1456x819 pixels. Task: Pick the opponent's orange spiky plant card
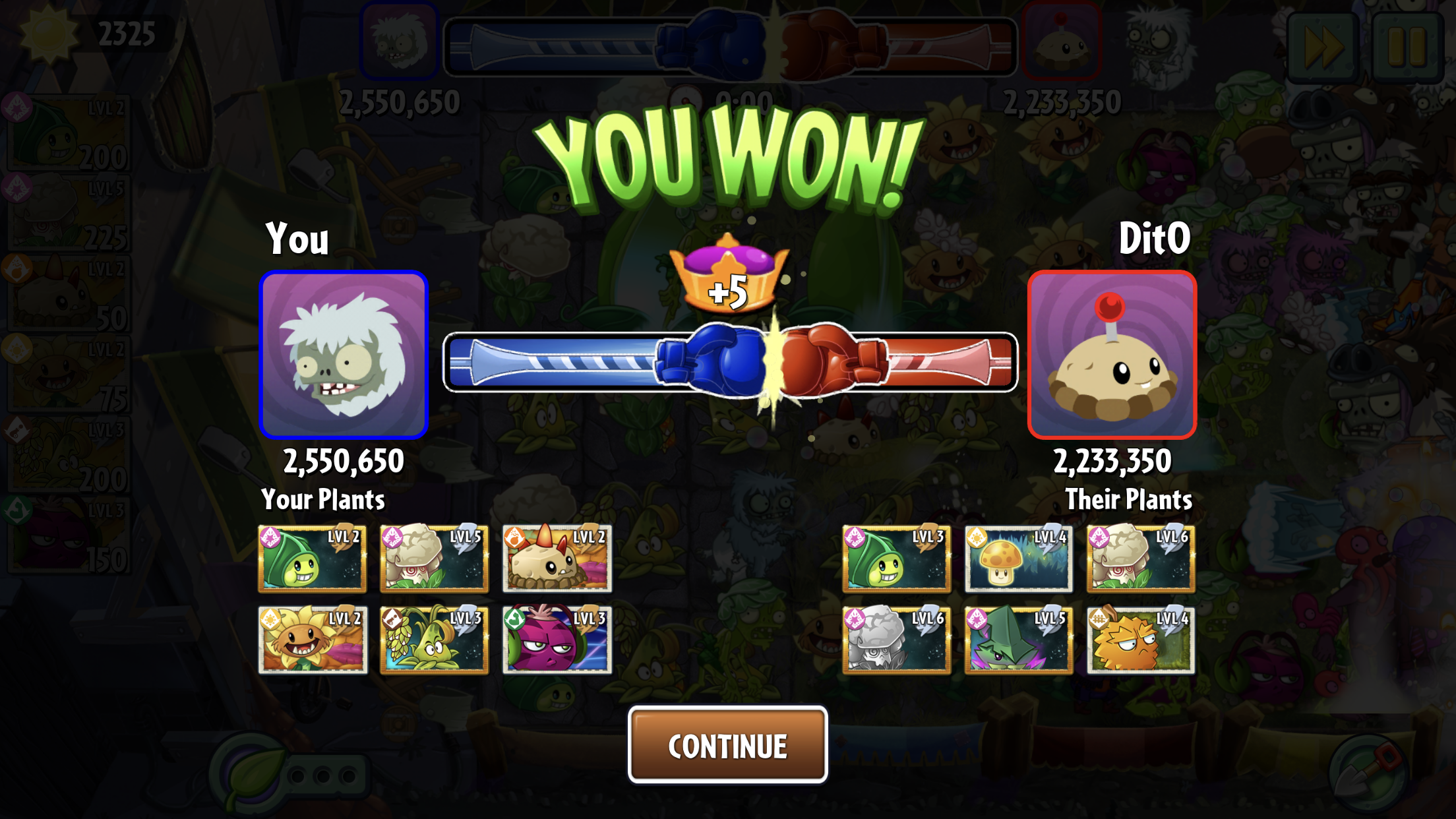pos(1140,640)
